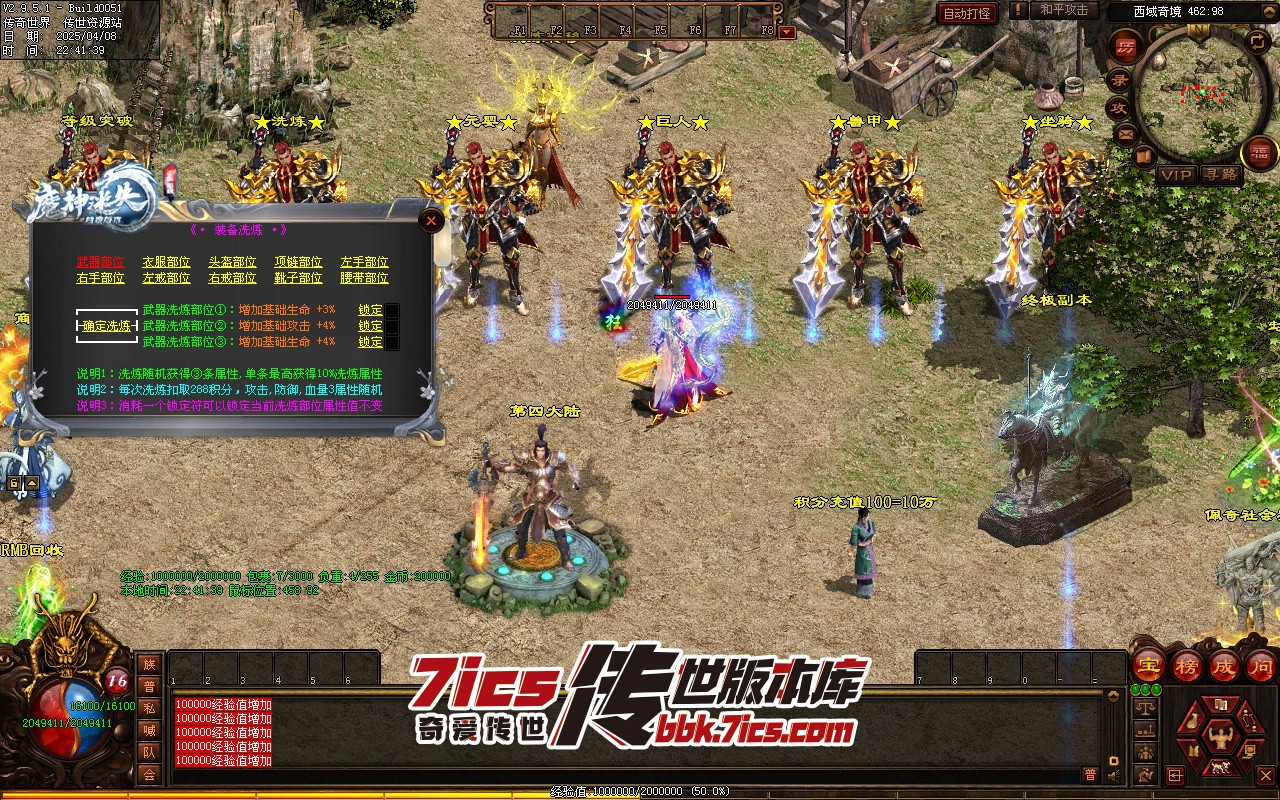Lock refinement attribute ① with 锁定
1280x800 pixels.
[371, 310]
